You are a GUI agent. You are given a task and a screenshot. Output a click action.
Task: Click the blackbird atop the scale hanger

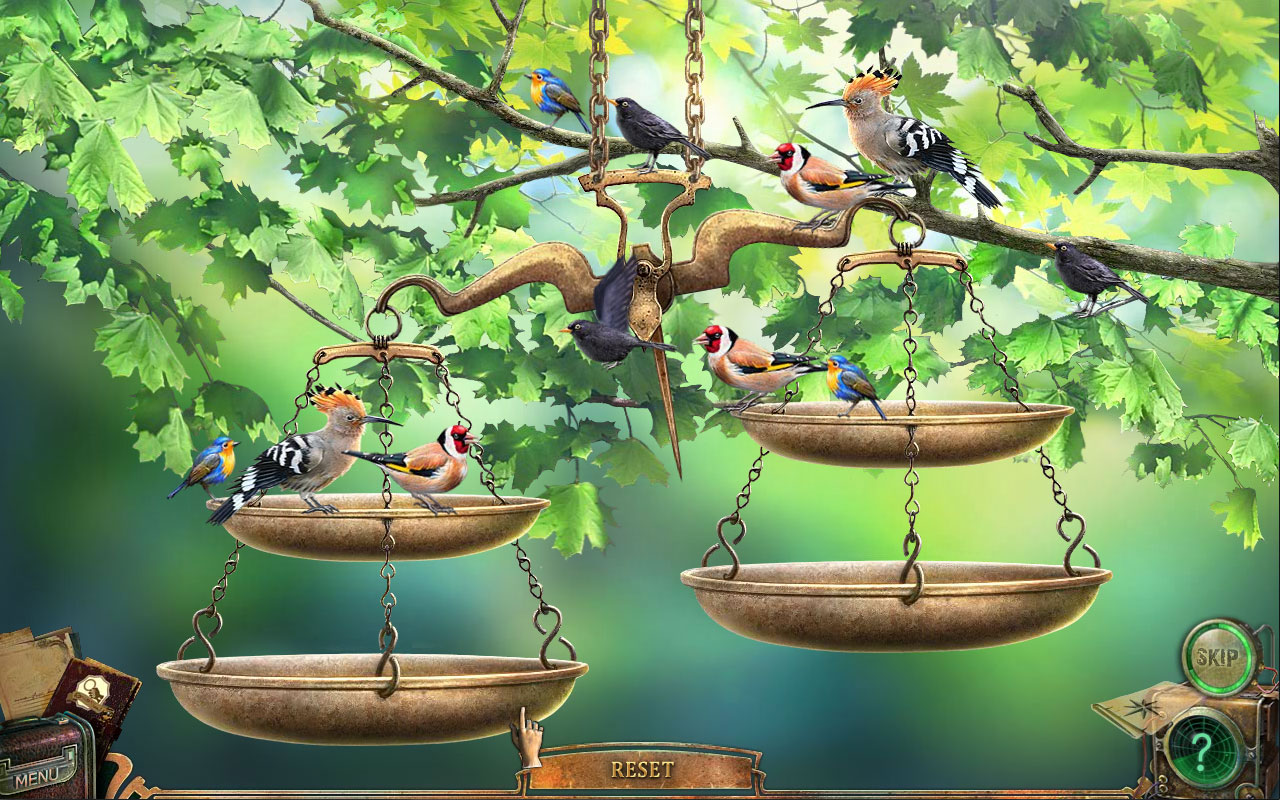(x=648, y=125)
